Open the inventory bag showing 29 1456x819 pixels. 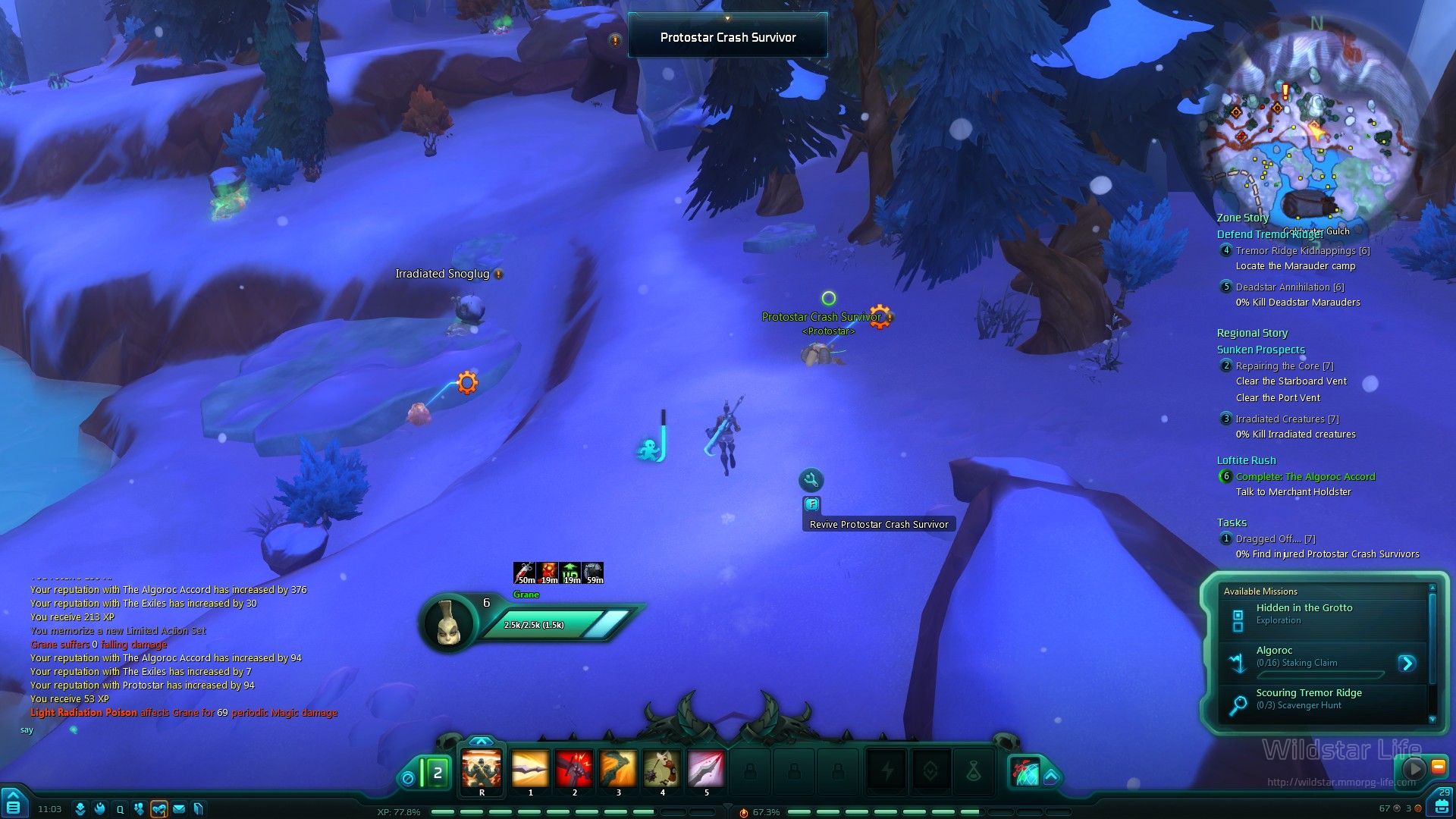(x=1442, y=803)
